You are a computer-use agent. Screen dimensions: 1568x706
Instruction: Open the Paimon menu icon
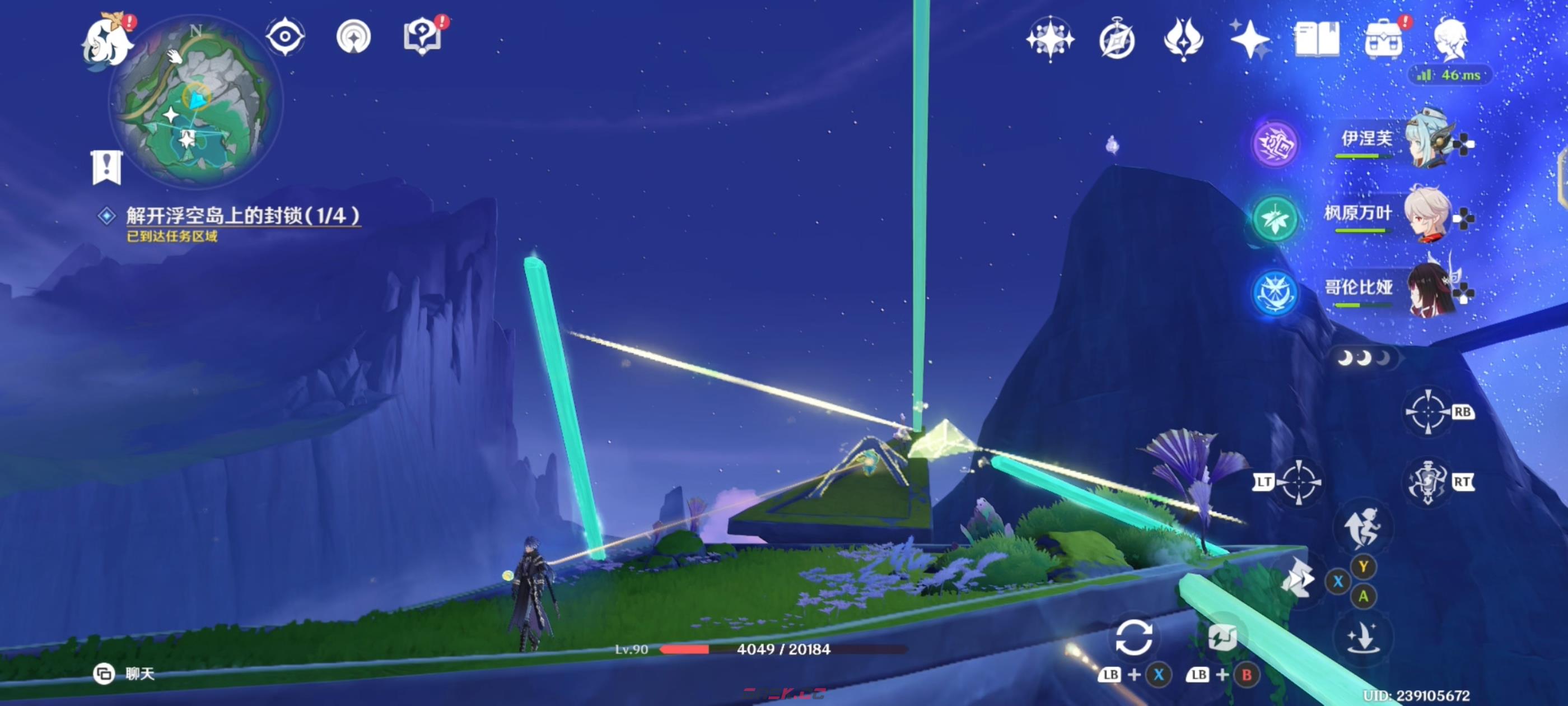coord(107,41)
